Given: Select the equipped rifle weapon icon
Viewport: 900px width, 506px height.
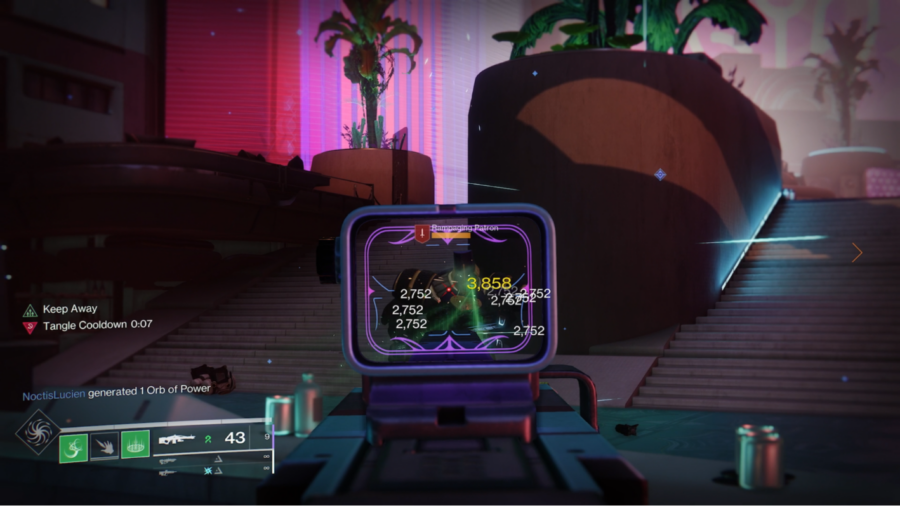Looking at the screenshot, I should [x=176, y=439].
